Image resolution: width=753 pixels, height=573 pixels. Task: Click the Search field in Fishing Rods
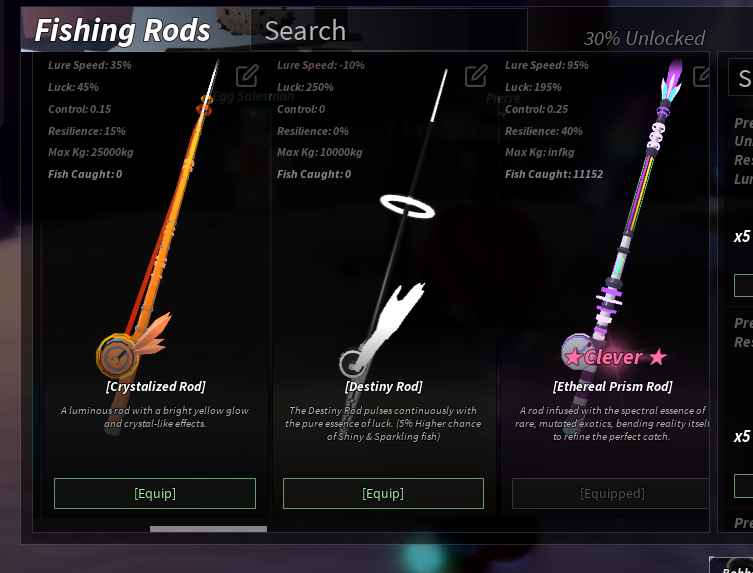coord(390,31)
